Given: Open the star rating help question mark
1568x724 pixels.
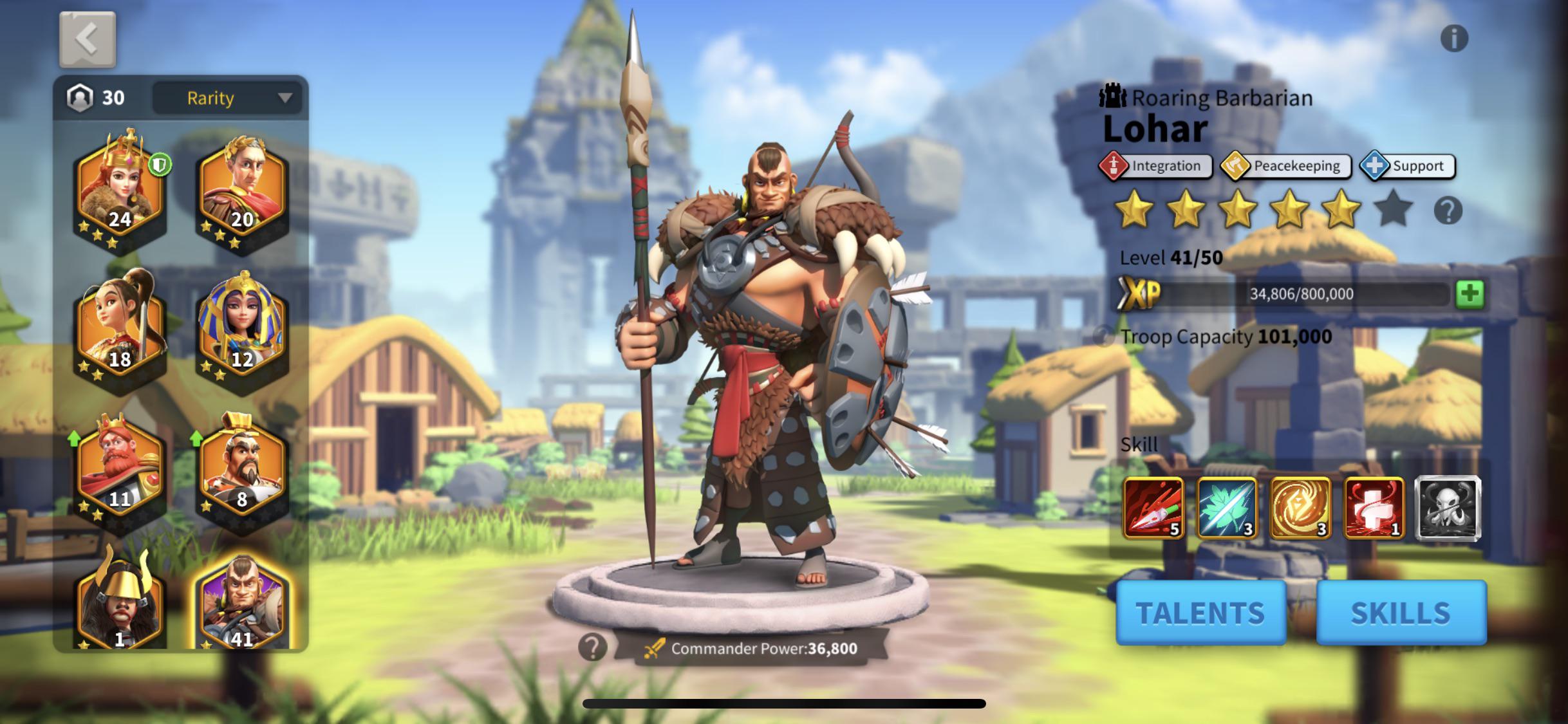Looking at the screenshot, I should pyautogui.click(x=1448, y=210).
